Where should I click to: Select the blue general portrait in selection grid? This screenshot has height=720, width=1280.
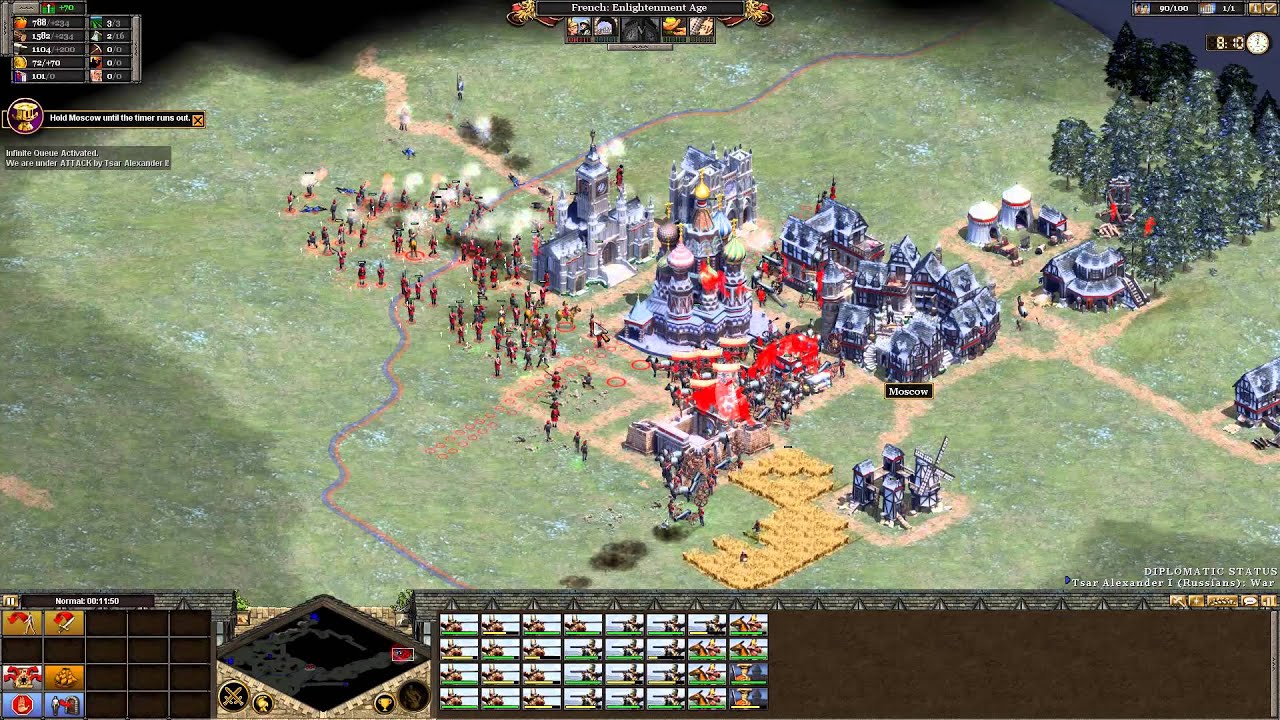[748, 697]
